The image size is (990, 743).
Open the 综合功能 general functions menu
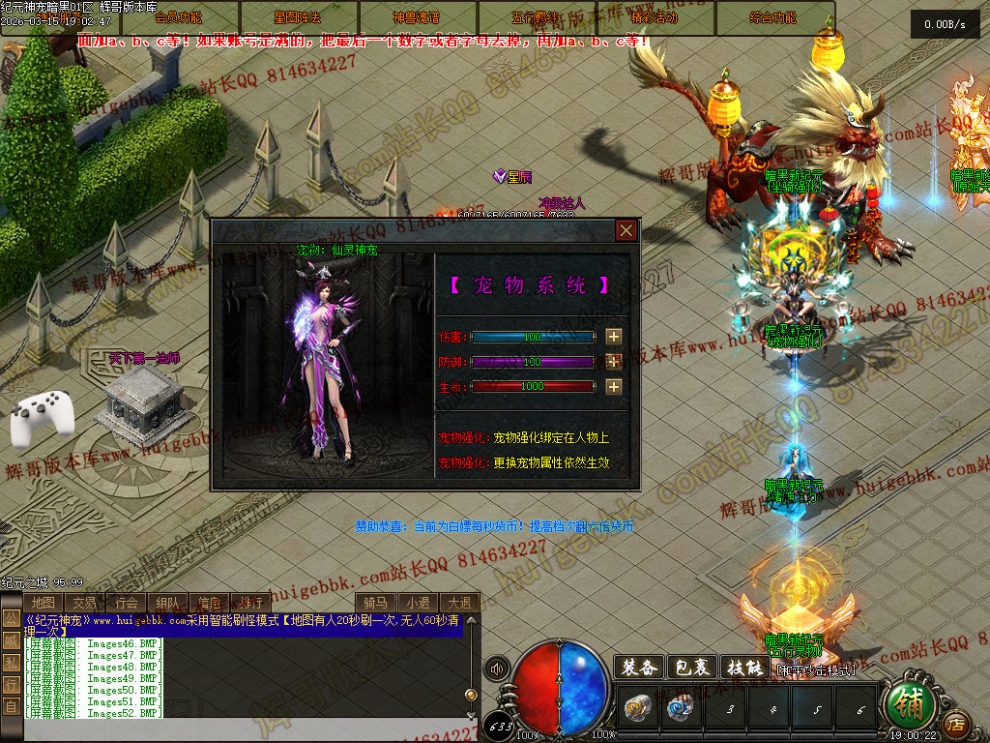click(773, 17)
